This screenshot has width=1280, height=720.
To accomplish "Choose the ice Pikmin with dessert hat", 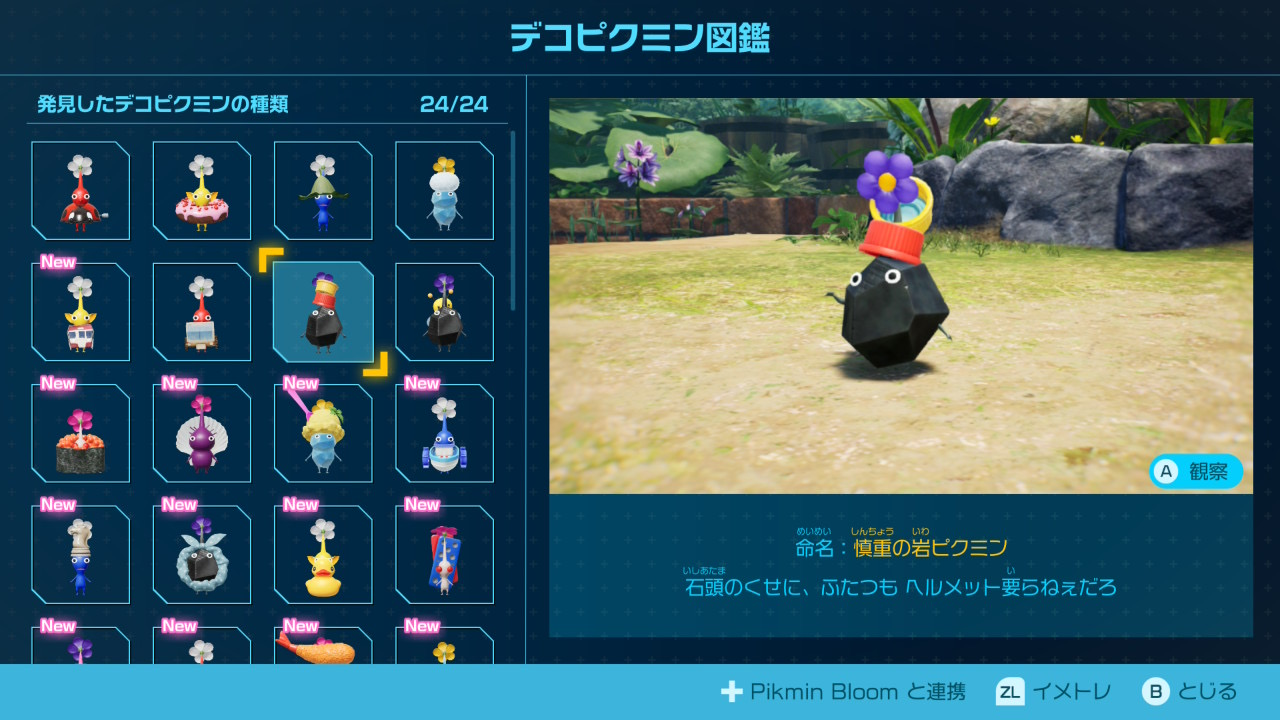I will [x=323, y=433].
